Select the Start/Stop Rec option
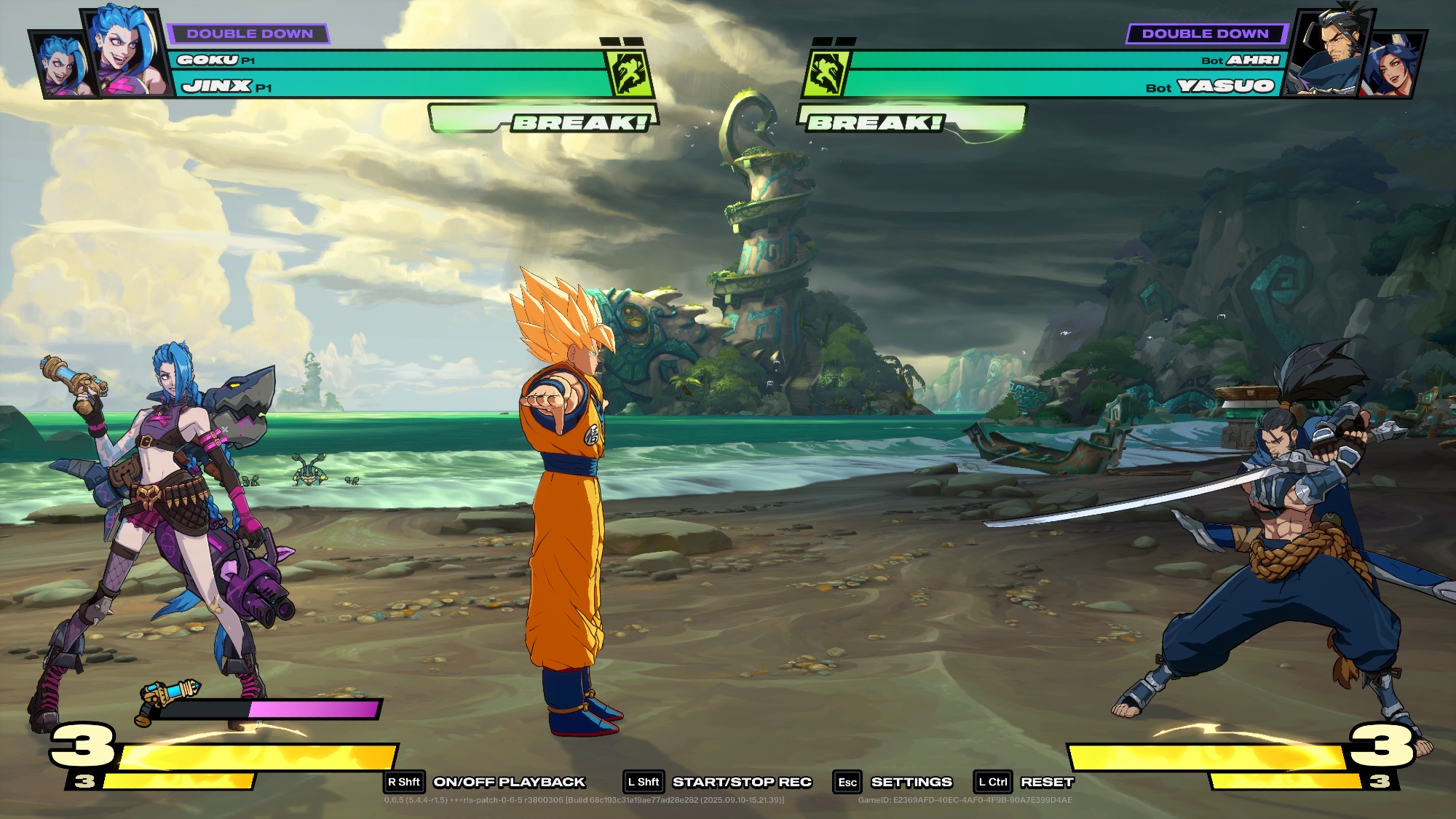This screenshot has height=819, width=1456. coord(741,782)
